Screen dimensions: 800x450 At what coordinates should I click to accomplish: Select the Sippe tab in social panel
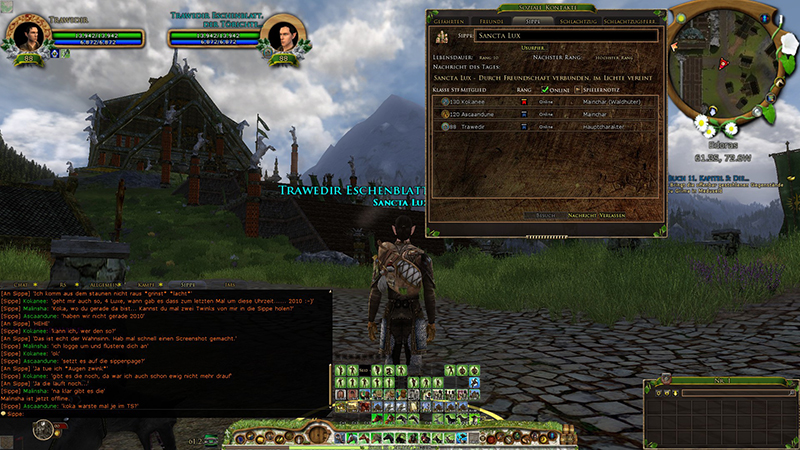pyautogui.click(x=533, y=19)
